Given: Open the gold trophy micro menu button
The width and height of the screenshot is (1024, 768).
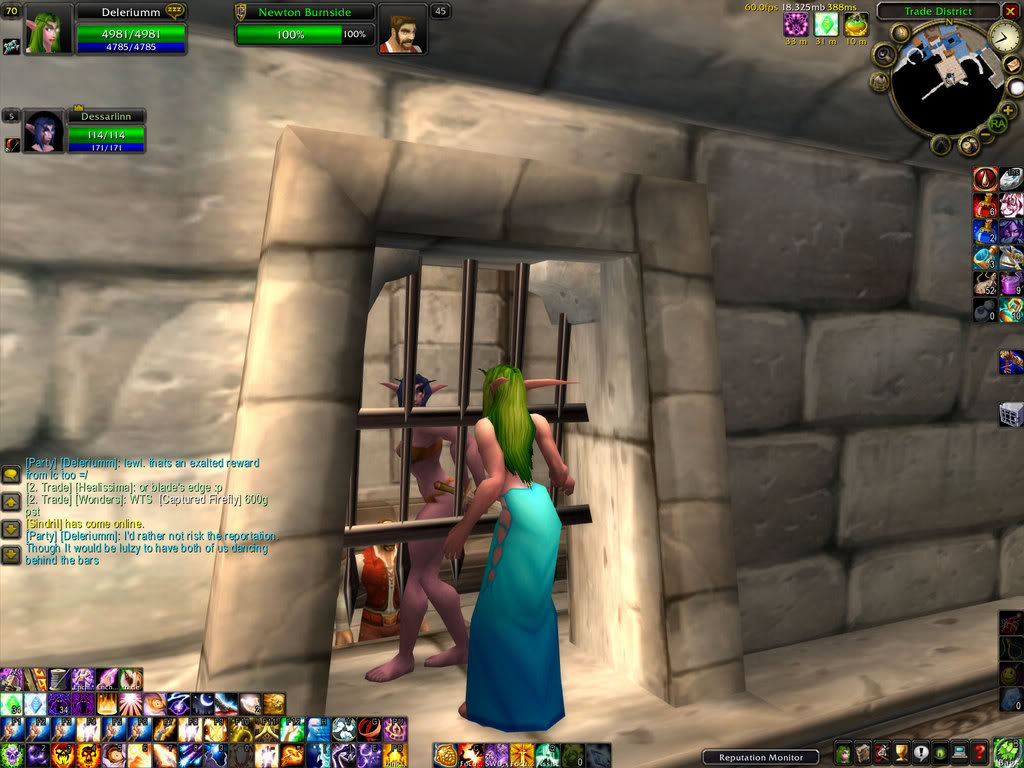Looking at the screenshot, I should pyautogui.click(x=899, y=754).
